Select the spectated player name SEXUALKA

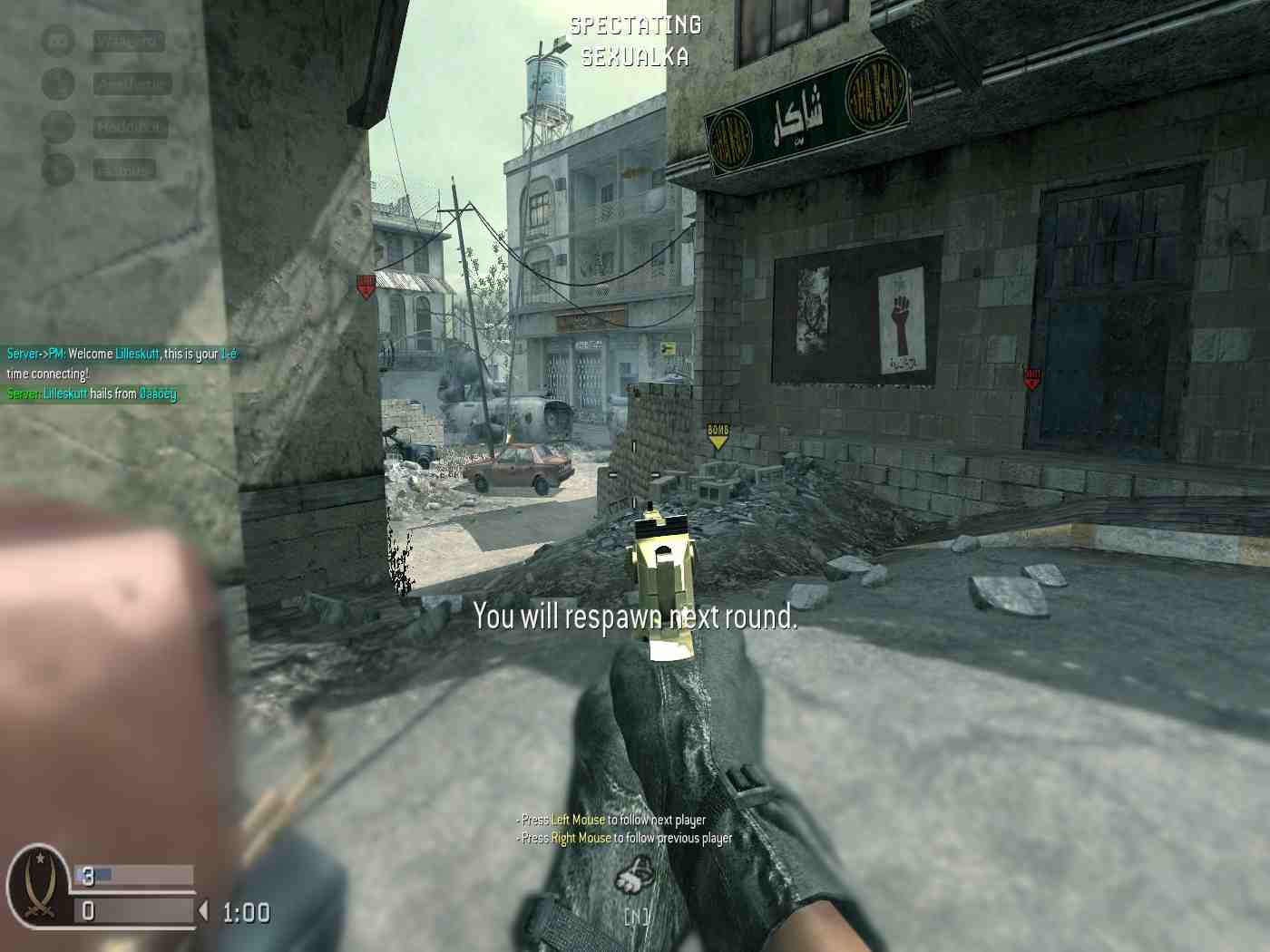click(632, 57)
